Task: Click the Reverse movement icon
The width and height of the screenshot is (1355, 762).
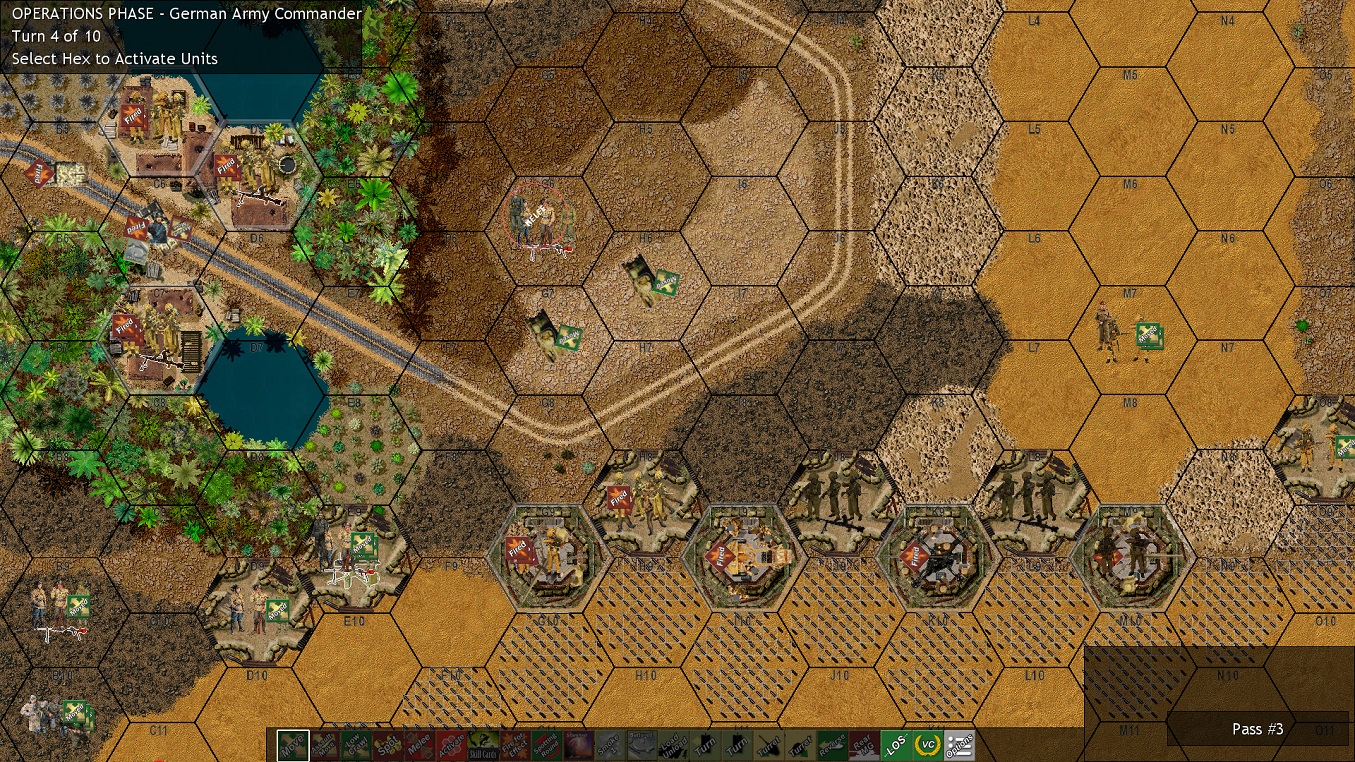Action: click(832, 745)
